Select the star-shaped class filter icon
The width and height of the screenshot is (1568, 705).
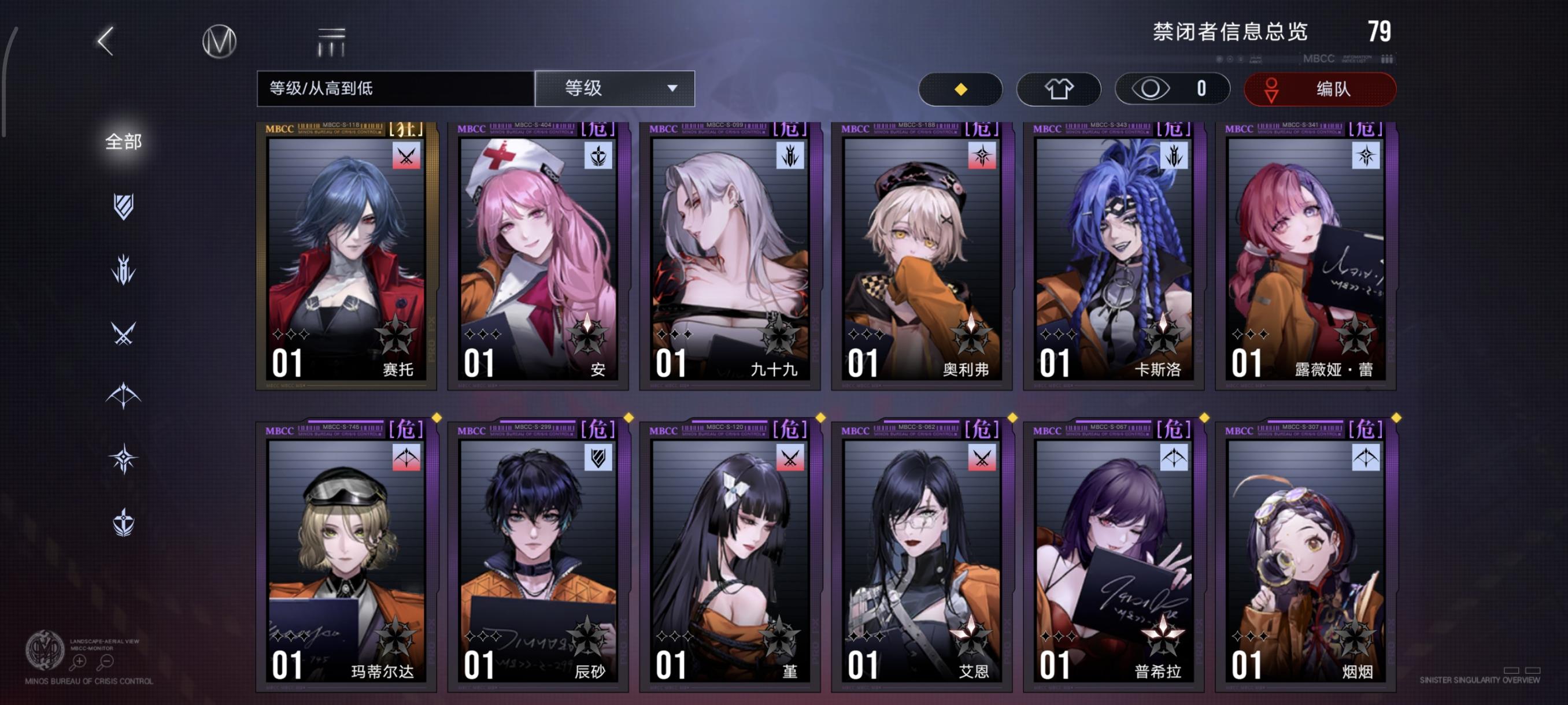(x=125, y=458)
